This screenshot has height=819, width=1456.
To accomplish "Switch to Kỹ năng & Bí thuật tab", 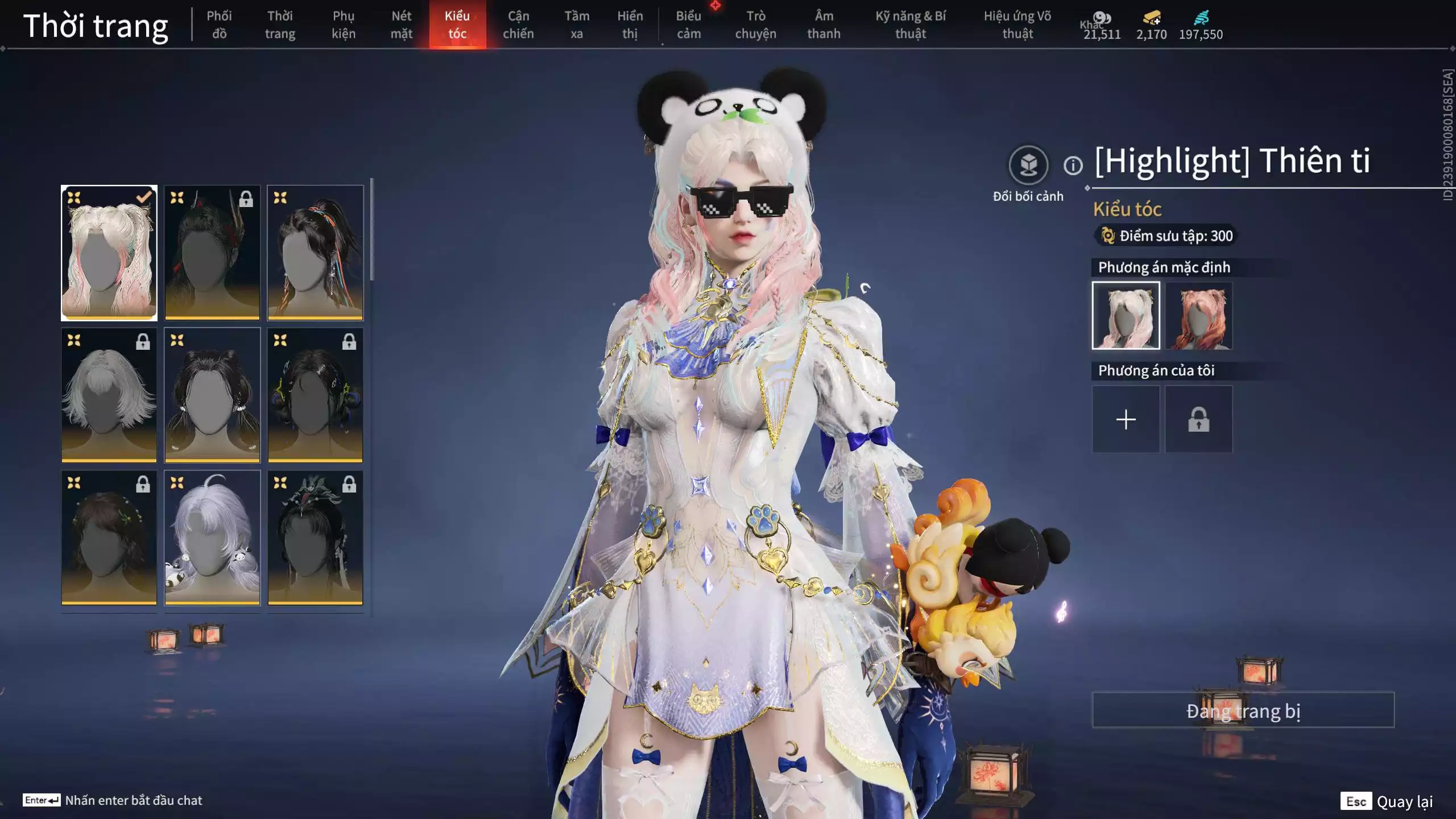I will point(910,24).
